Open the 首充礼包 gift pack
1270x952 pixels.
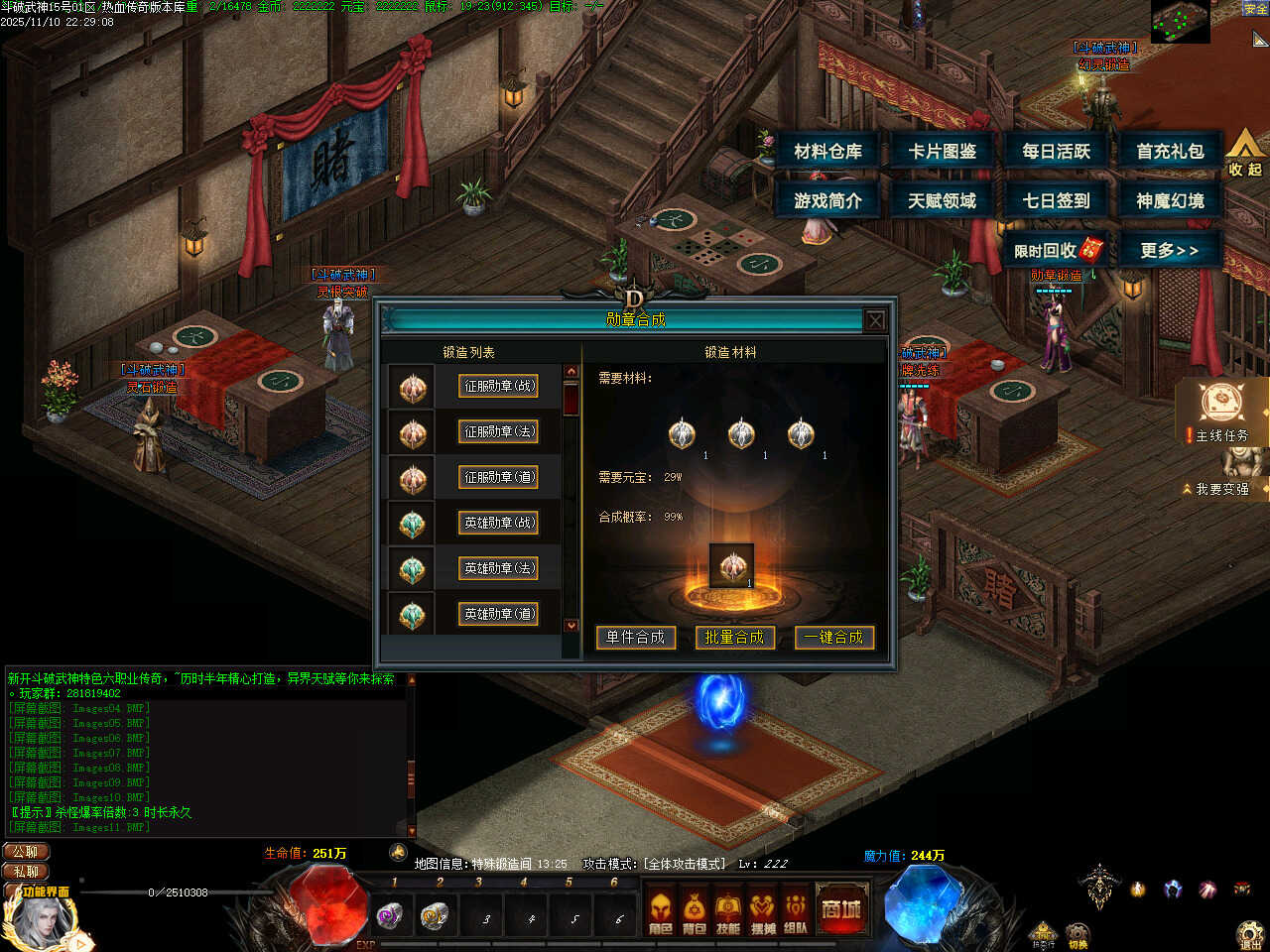pyautogui.click(x=1170, y=152)
